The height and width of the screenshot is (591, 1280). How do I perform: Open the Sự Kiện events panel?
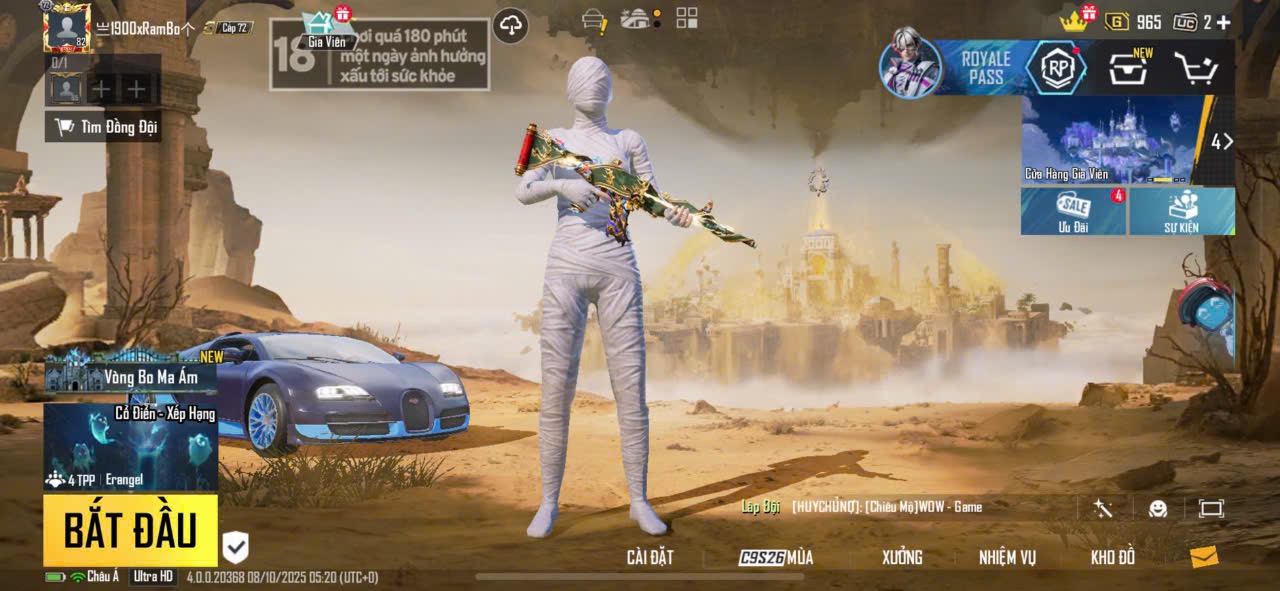1181,211
